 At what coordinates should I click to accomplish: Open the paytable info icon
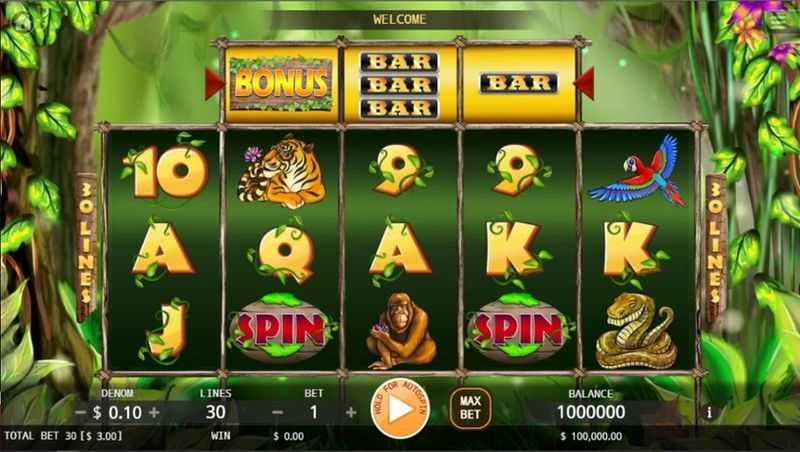[x=709, y=412]
